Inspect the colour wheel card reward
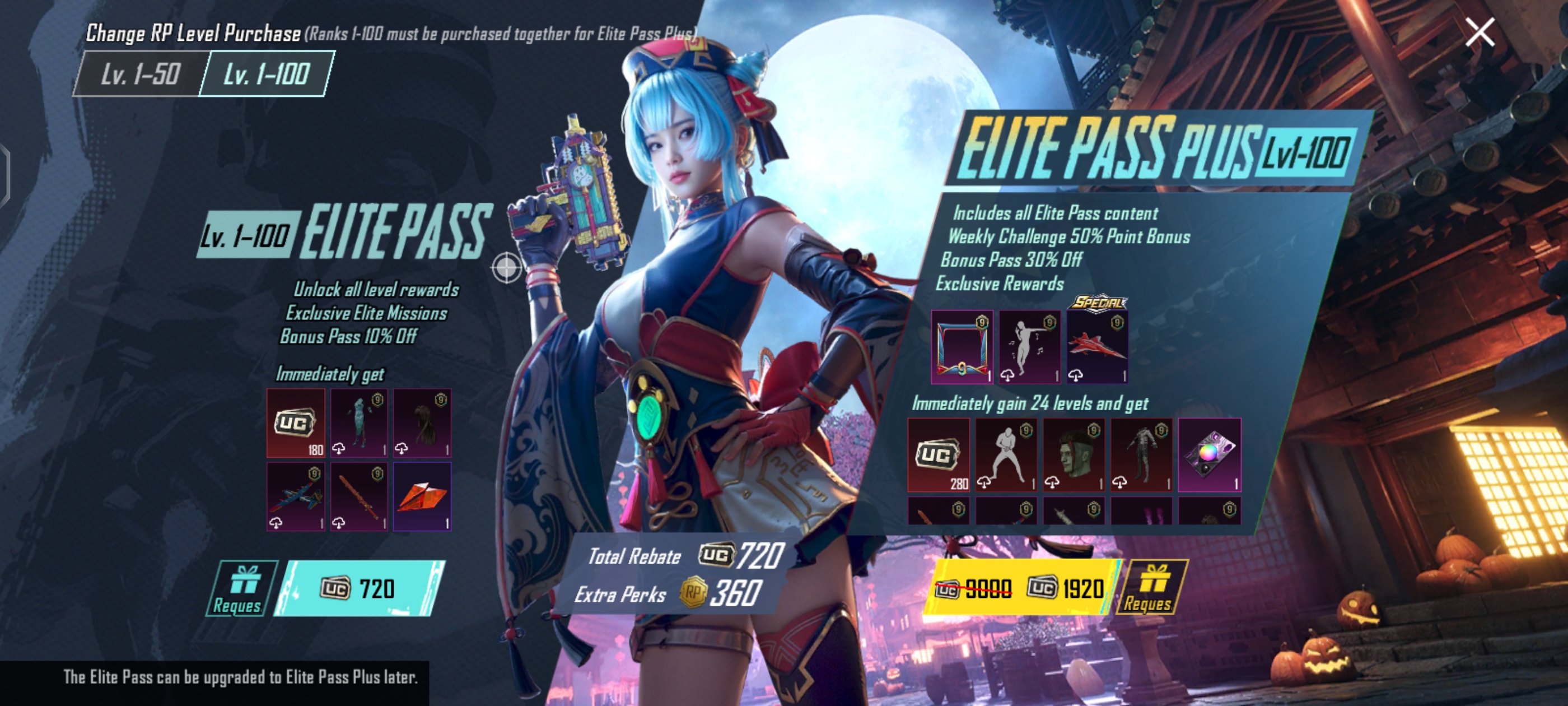Screen dimensions: 1568x706 1210,455
